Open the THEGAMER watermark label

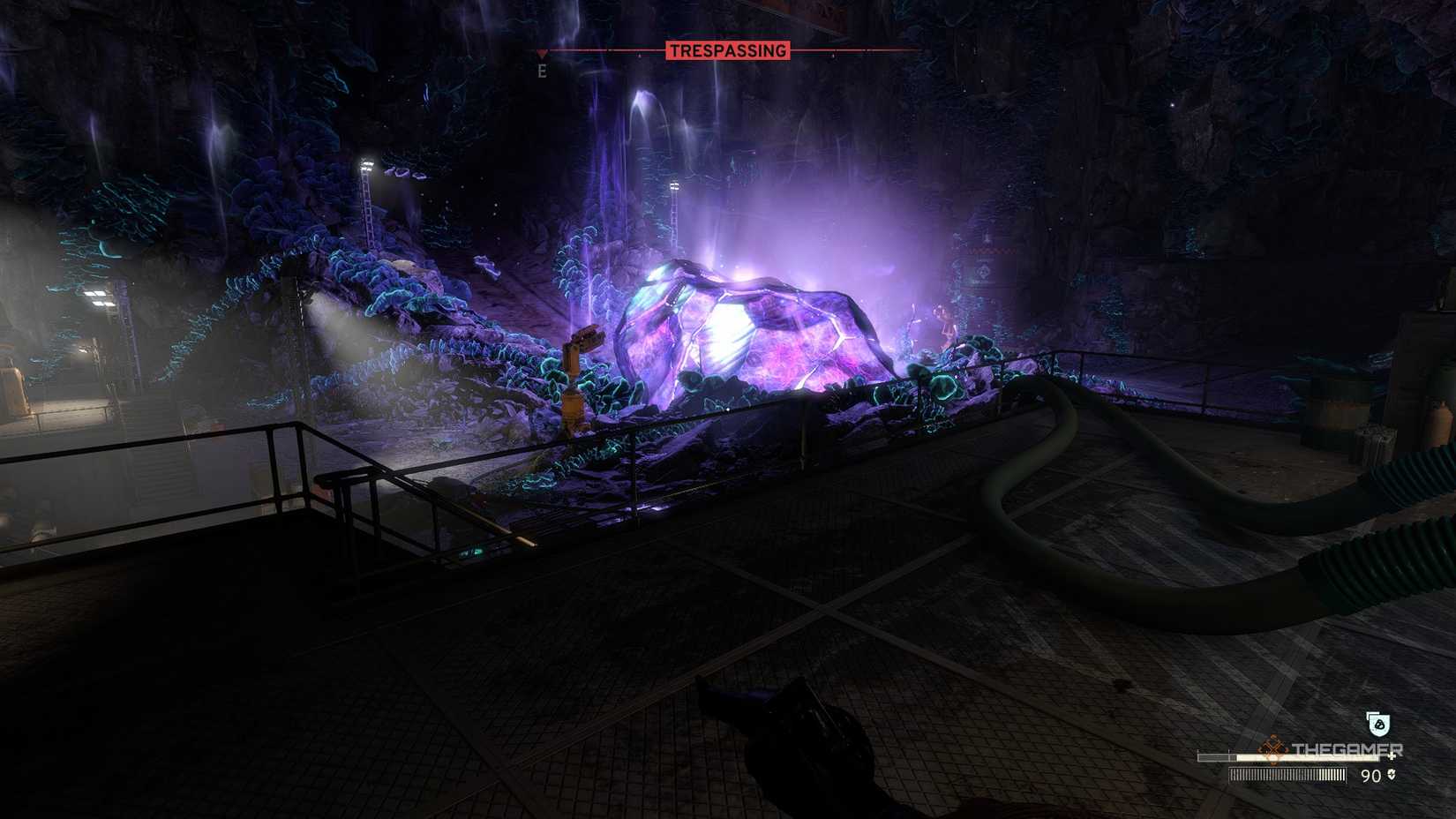1347,748
